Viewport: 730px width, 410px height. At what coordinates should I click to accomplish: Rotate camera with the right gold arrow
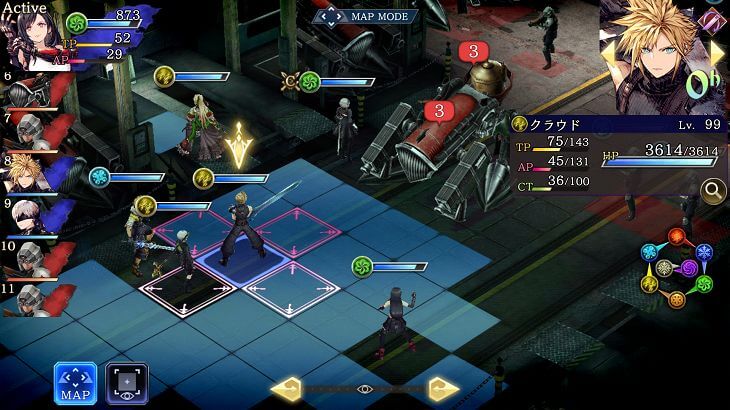[x=443, y=388]
